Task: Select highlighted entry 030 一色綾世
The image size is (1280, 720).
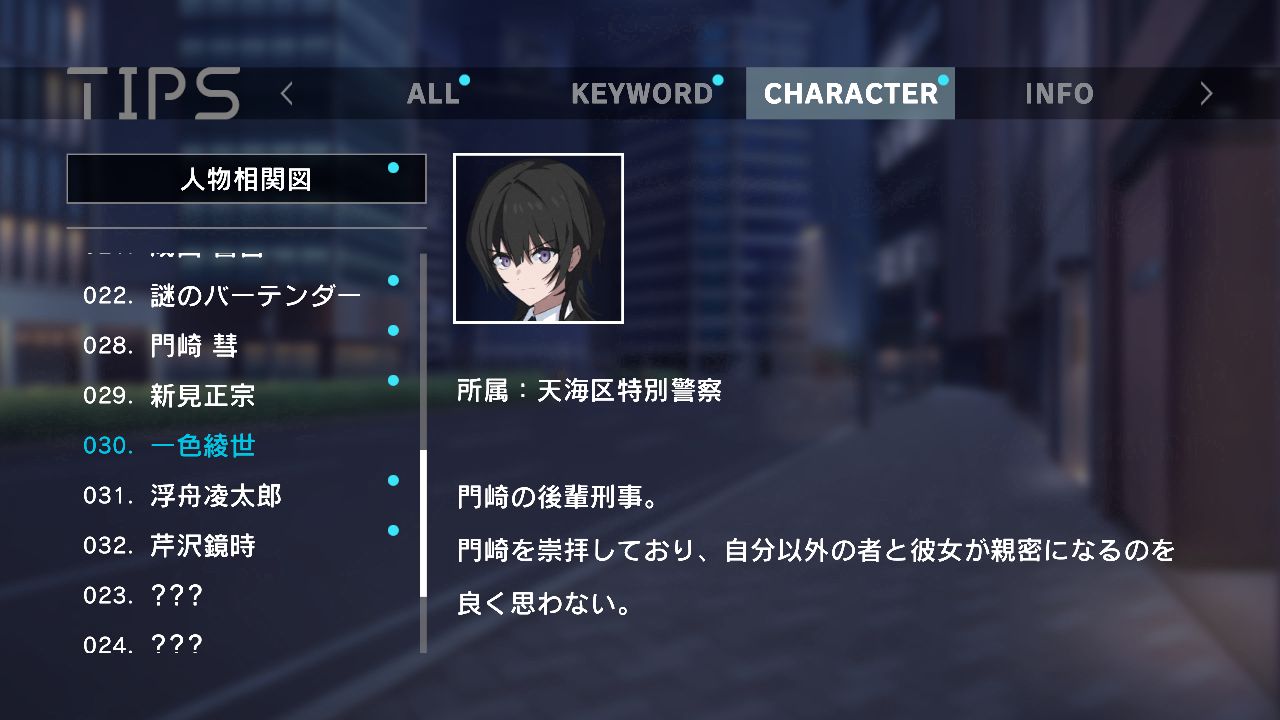Action: [202, 446]
